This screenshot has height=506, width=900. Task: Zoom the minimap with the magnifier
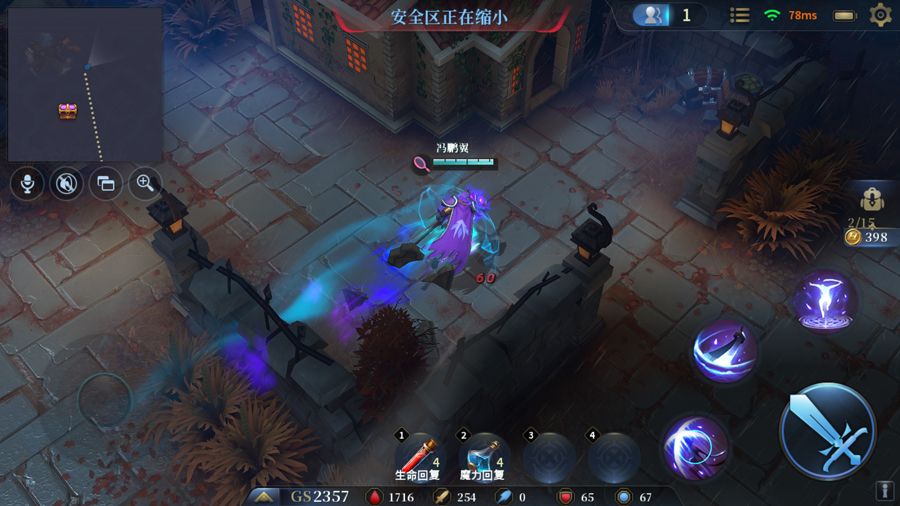point(146,183)
